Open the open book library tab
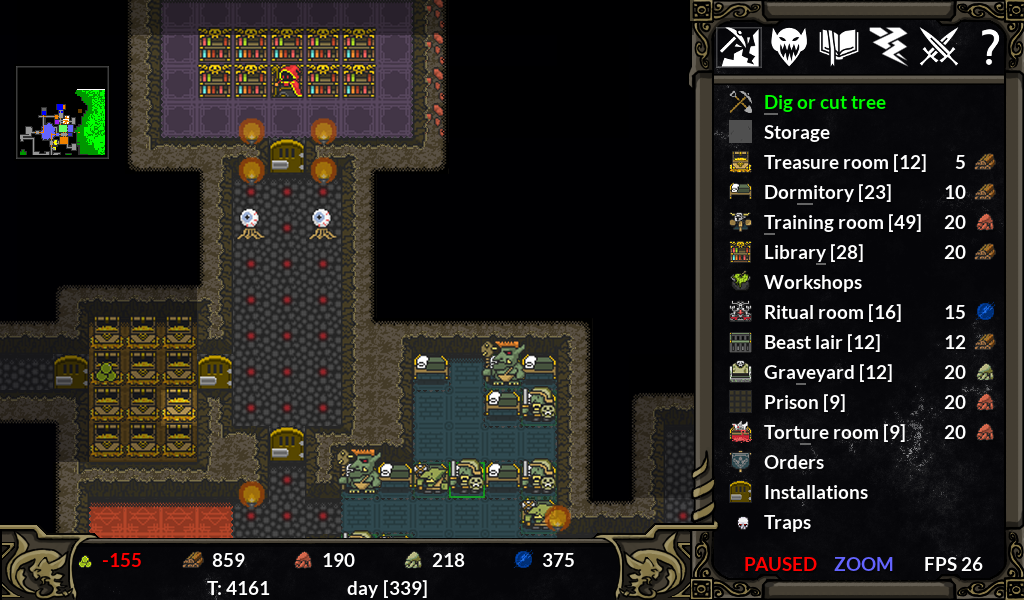1024x600 pixels. 839,47
